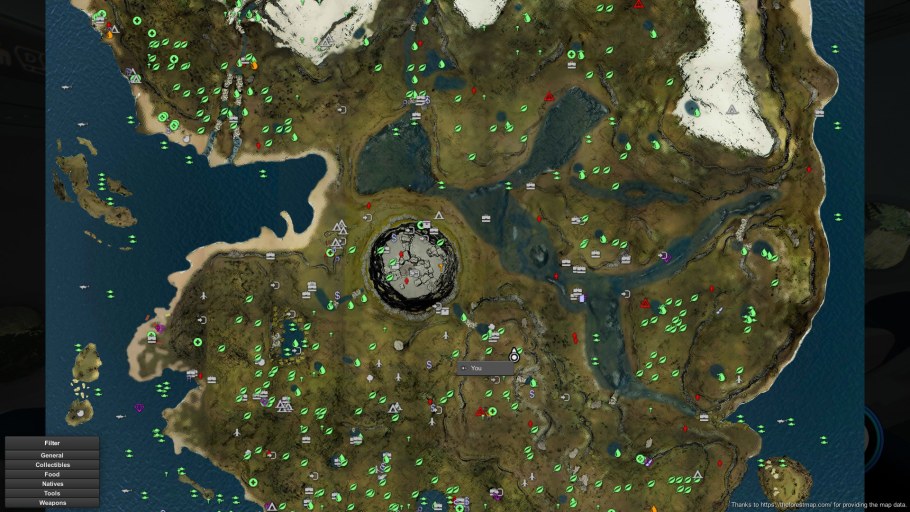Toggle the Weapons map filter
The height and width of the screenshot is (512, 910).
coord(52,503)
